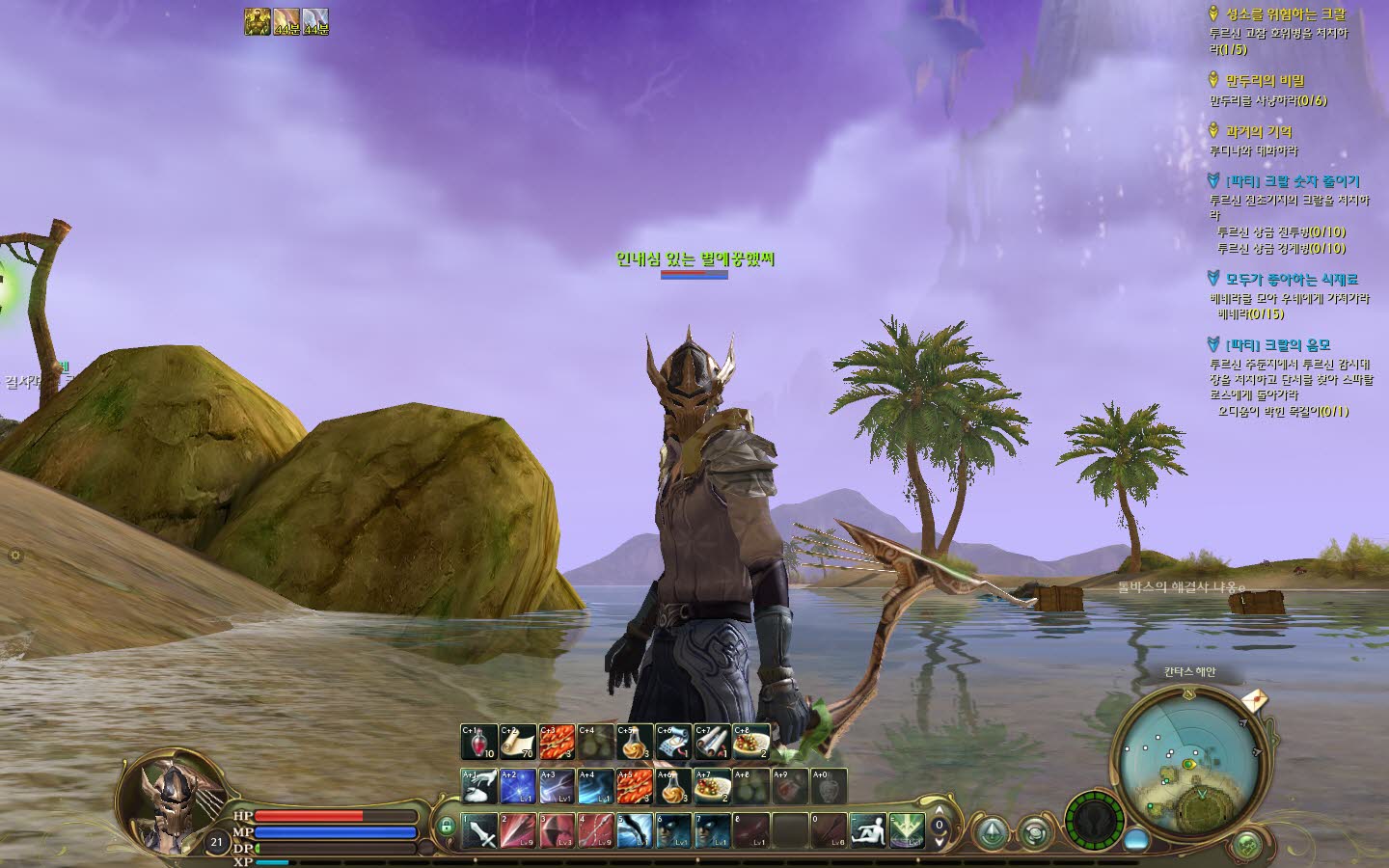Viewport: 1389px width, 868px height.
Task: Toggle the green hotbar lock button
Action: pos(446,827)
